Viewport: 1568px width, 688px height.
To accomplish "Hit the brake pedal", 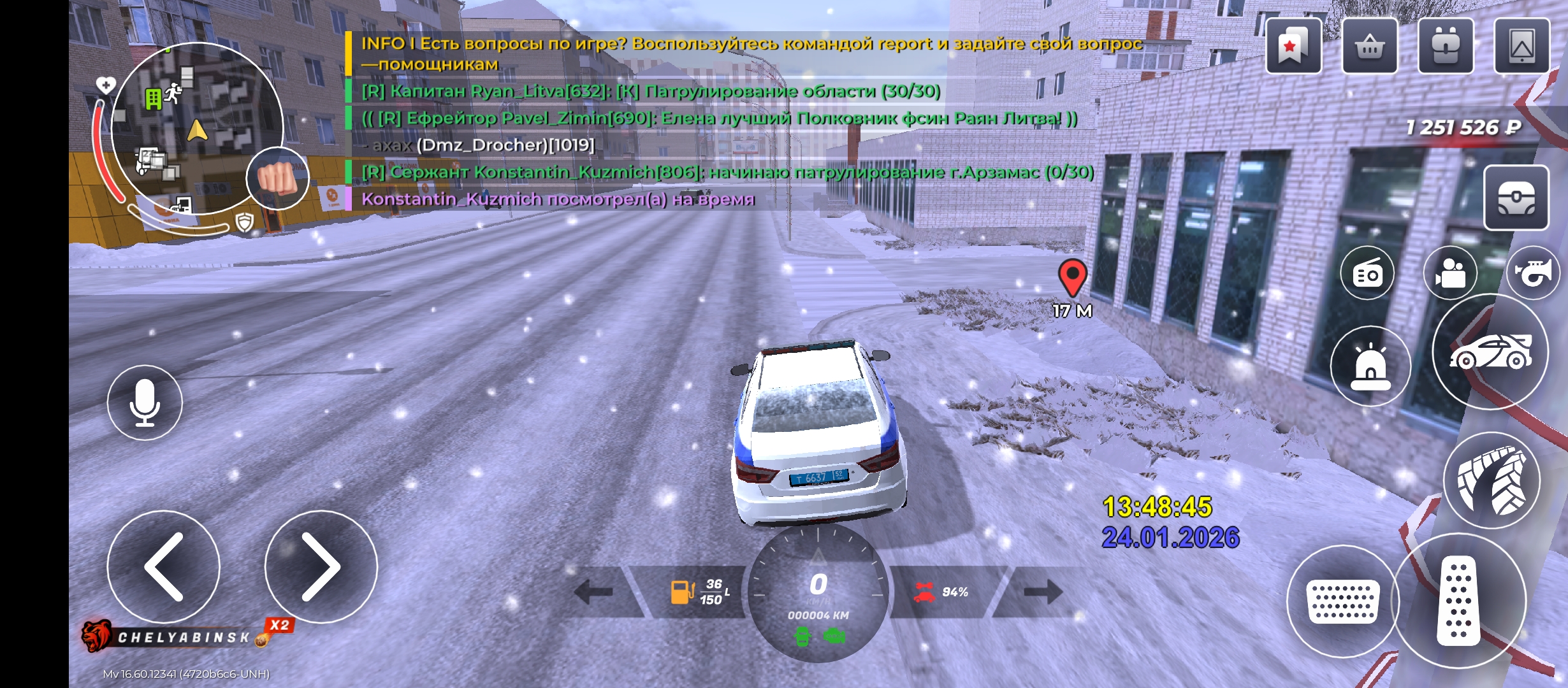I will click(1342, 601).
